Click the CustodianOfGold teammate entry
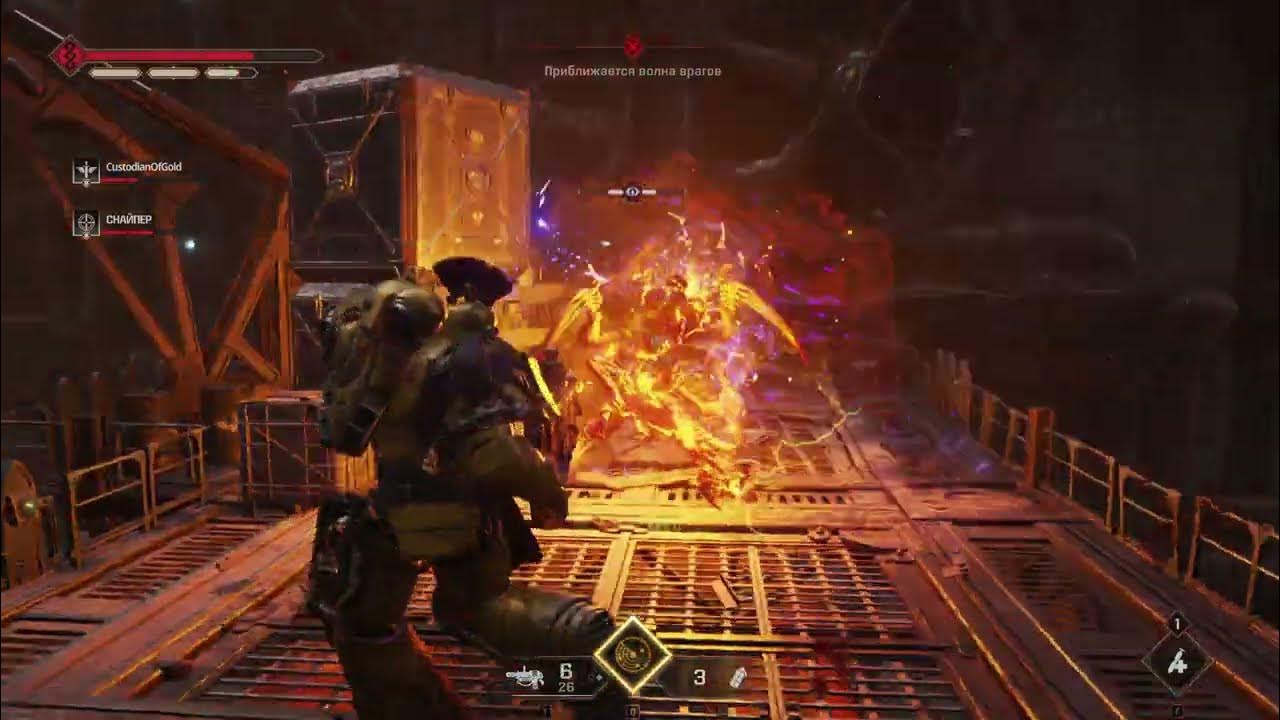This screenshot has width=1280, height=720. (129, 171)
